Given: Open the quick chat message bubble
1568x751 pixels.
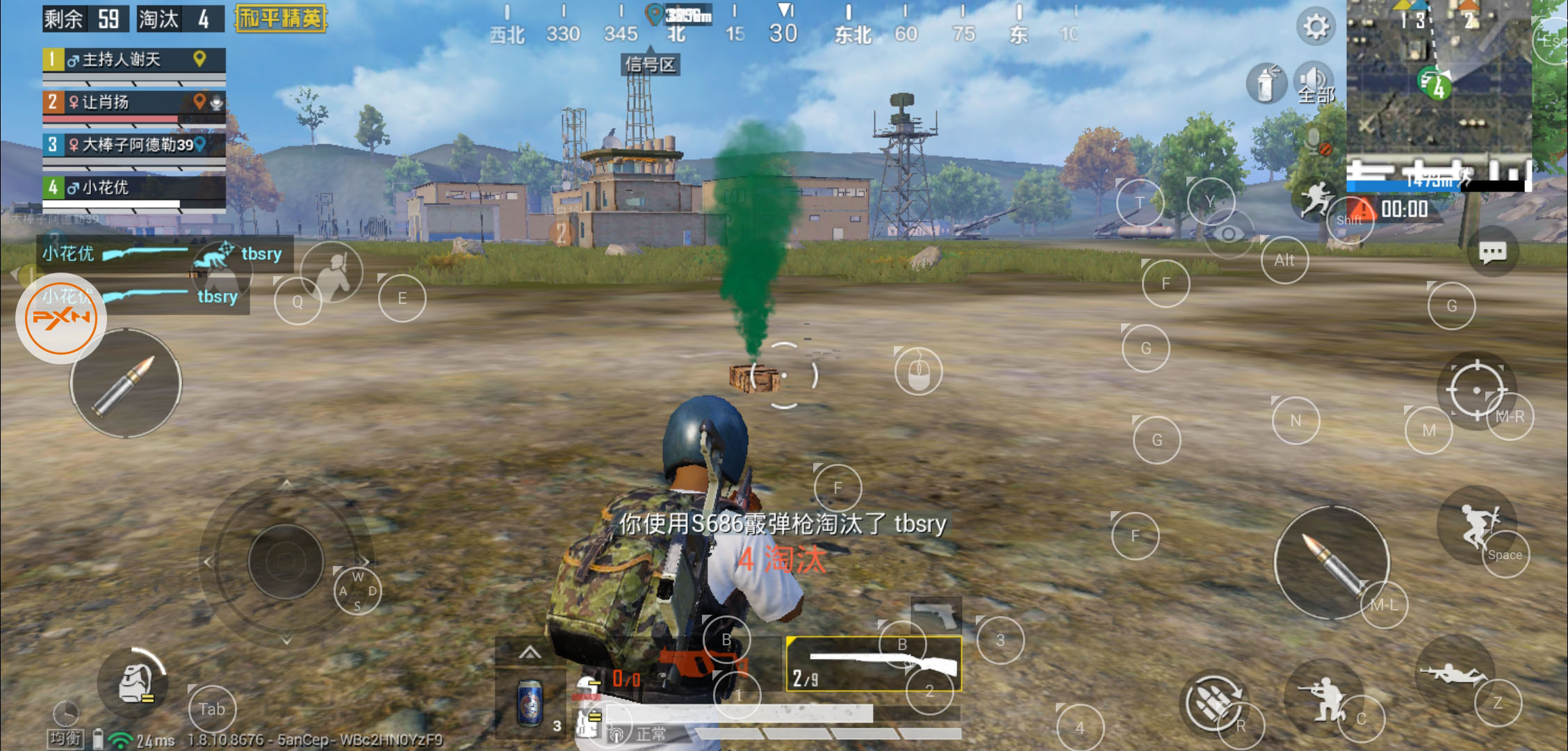Looking at the screenshot, I should pos(1492,252).
